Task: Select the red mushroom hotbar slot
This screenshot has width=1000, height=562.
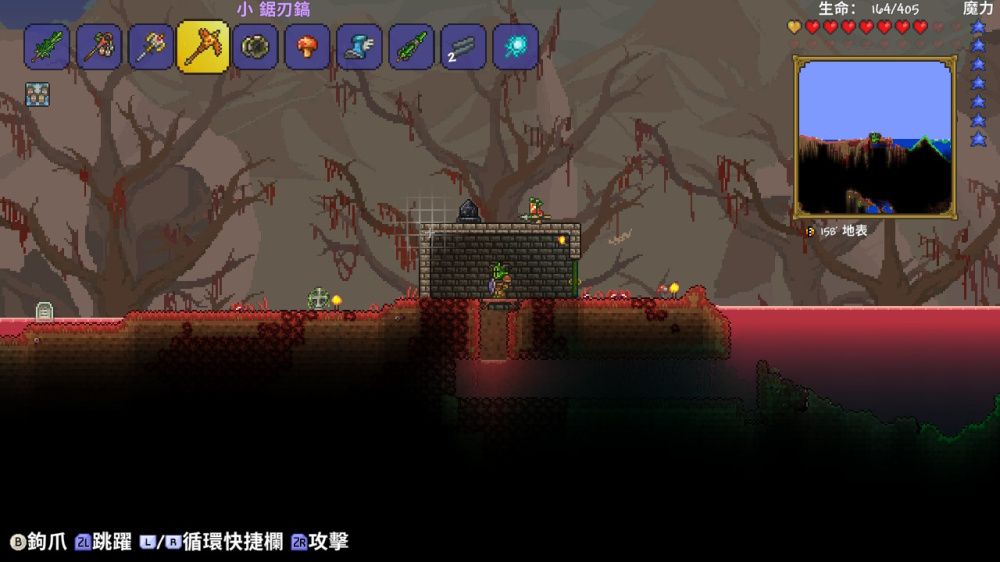Action: (308, 47)
